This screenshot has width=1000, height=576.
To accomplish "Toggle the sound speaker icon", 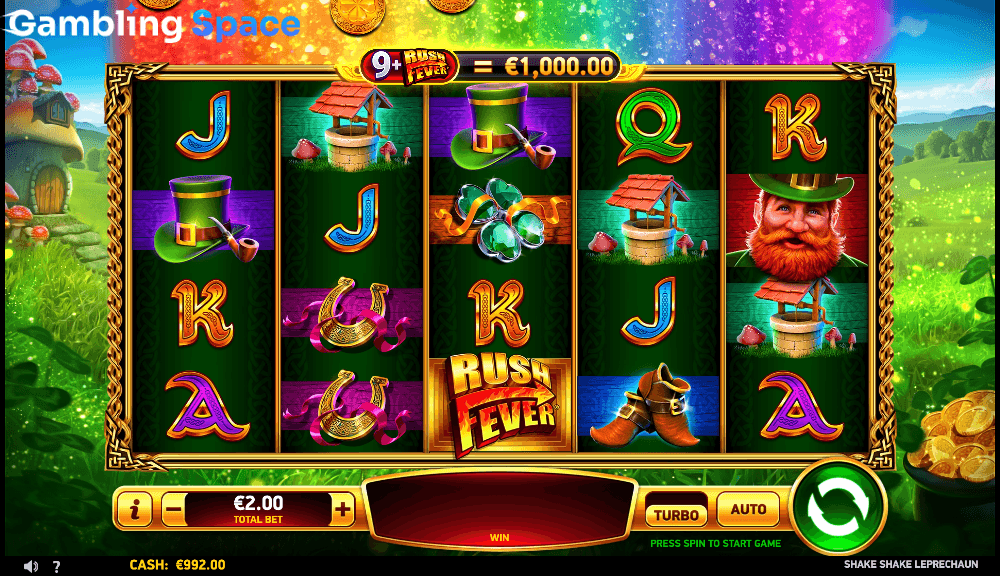I will [x=31, y=566].
